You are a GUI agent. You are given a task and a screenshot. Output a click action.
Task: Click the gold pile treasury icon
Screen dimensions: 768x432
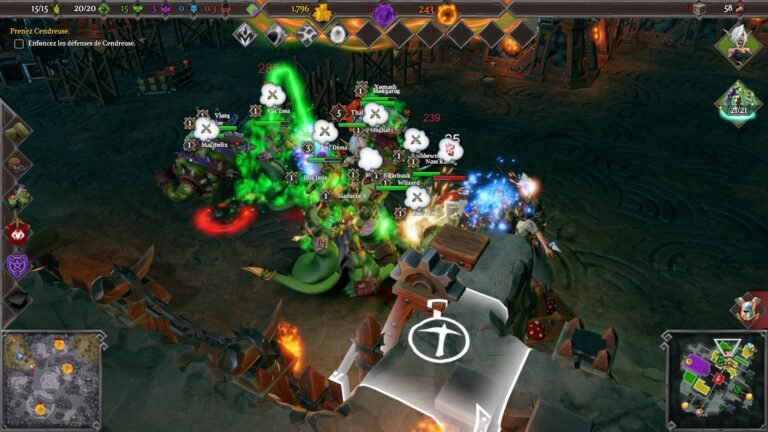pyautogui.click(x=322, y=12)
